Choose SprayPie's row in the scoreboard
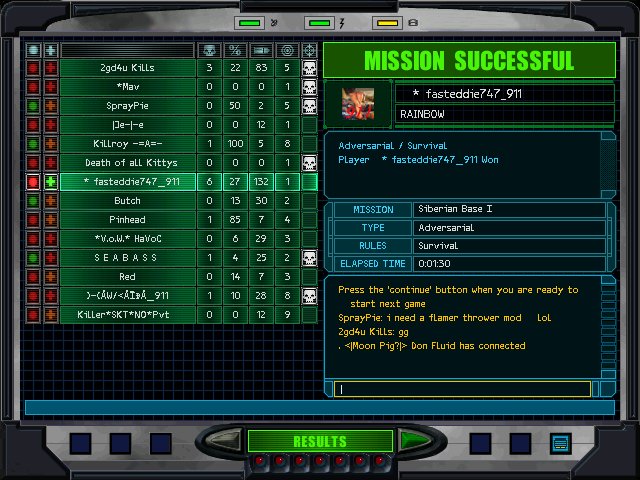Viewport: 640px width, 480px height. click(x=127, y=106)
